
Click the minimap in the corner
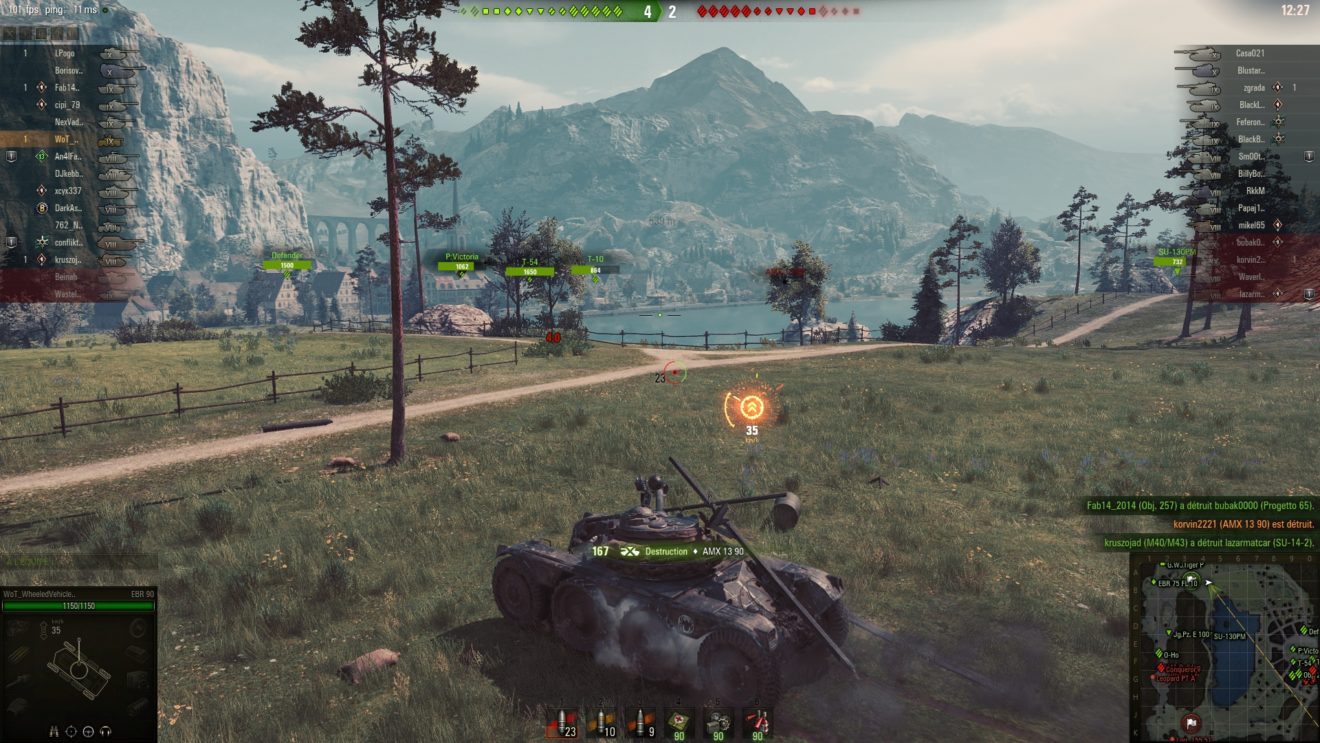pyautogui.click(x=1224, y=649)
